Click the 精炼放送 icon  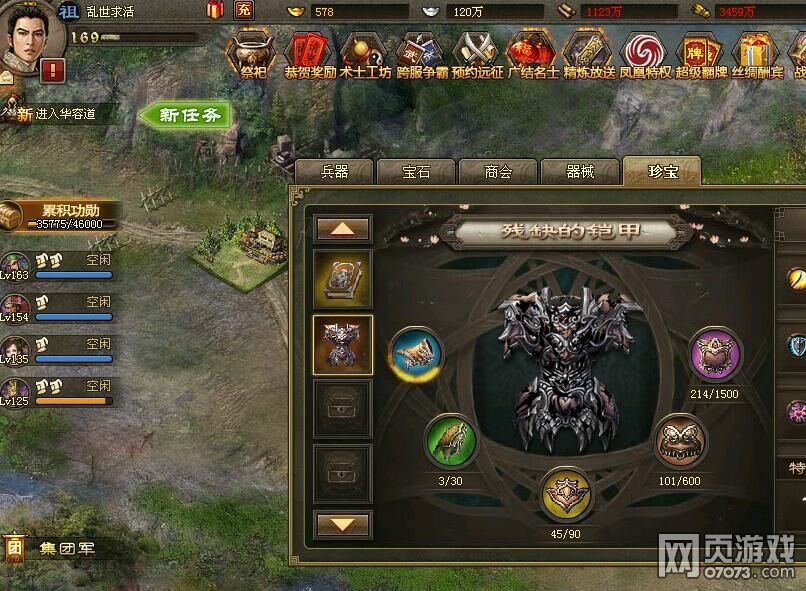tap(588, 52)
